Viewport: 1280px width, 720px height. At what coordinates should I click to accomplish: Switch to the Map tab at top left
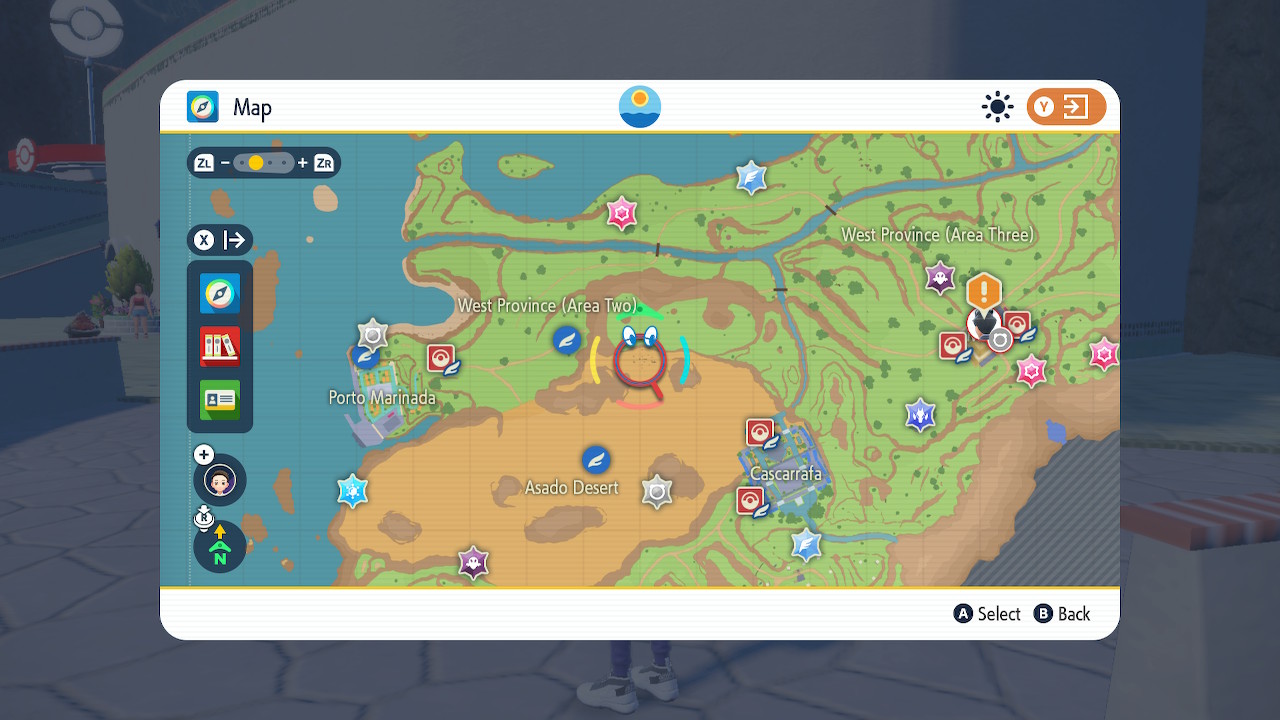click(205, 107)
